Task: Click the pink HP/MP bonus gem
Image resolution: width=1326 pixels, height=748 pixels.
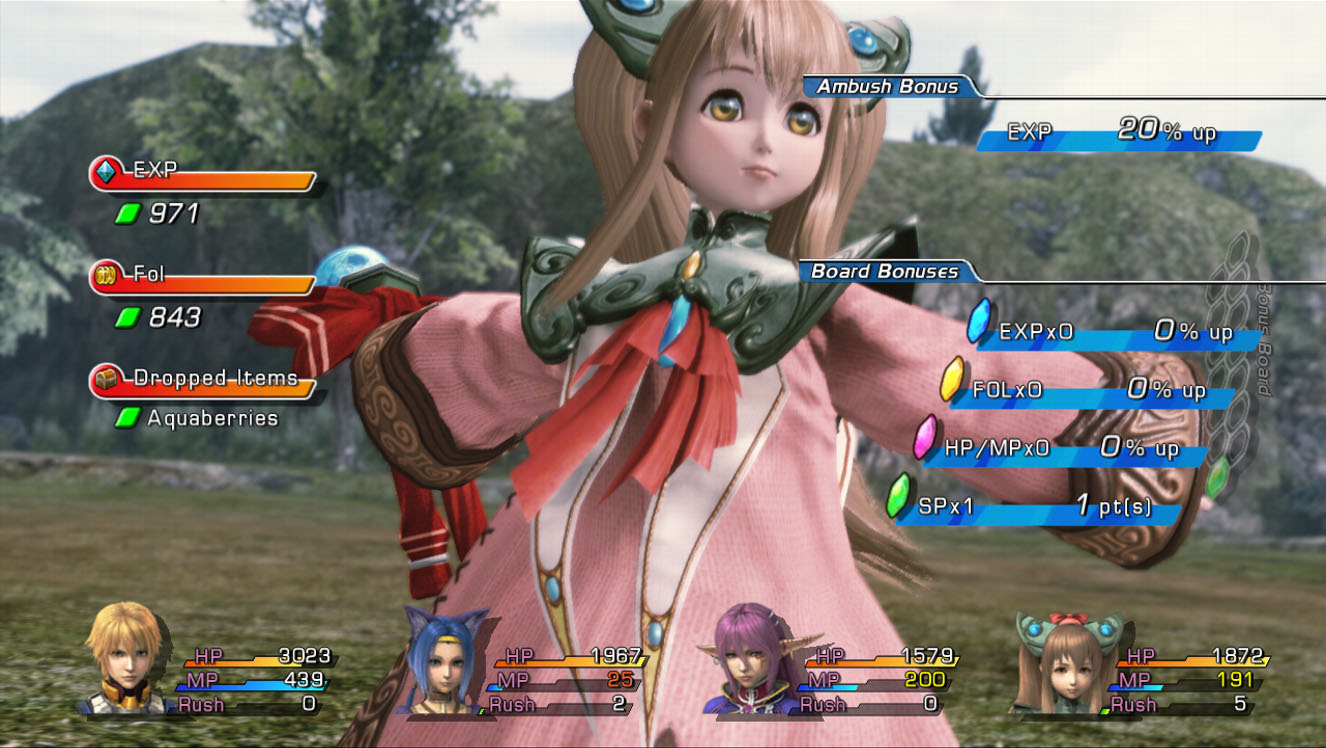Action: point(925,437)
